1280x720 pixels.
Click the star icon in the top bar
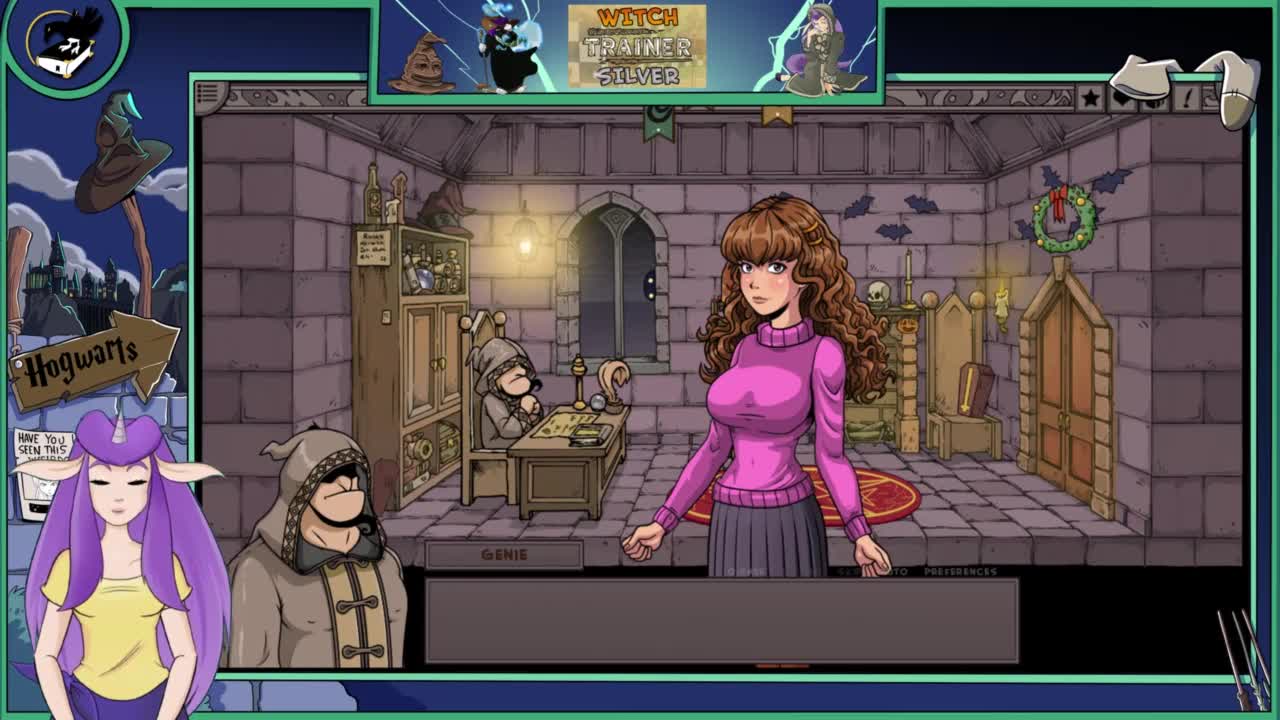point(1090,97)
